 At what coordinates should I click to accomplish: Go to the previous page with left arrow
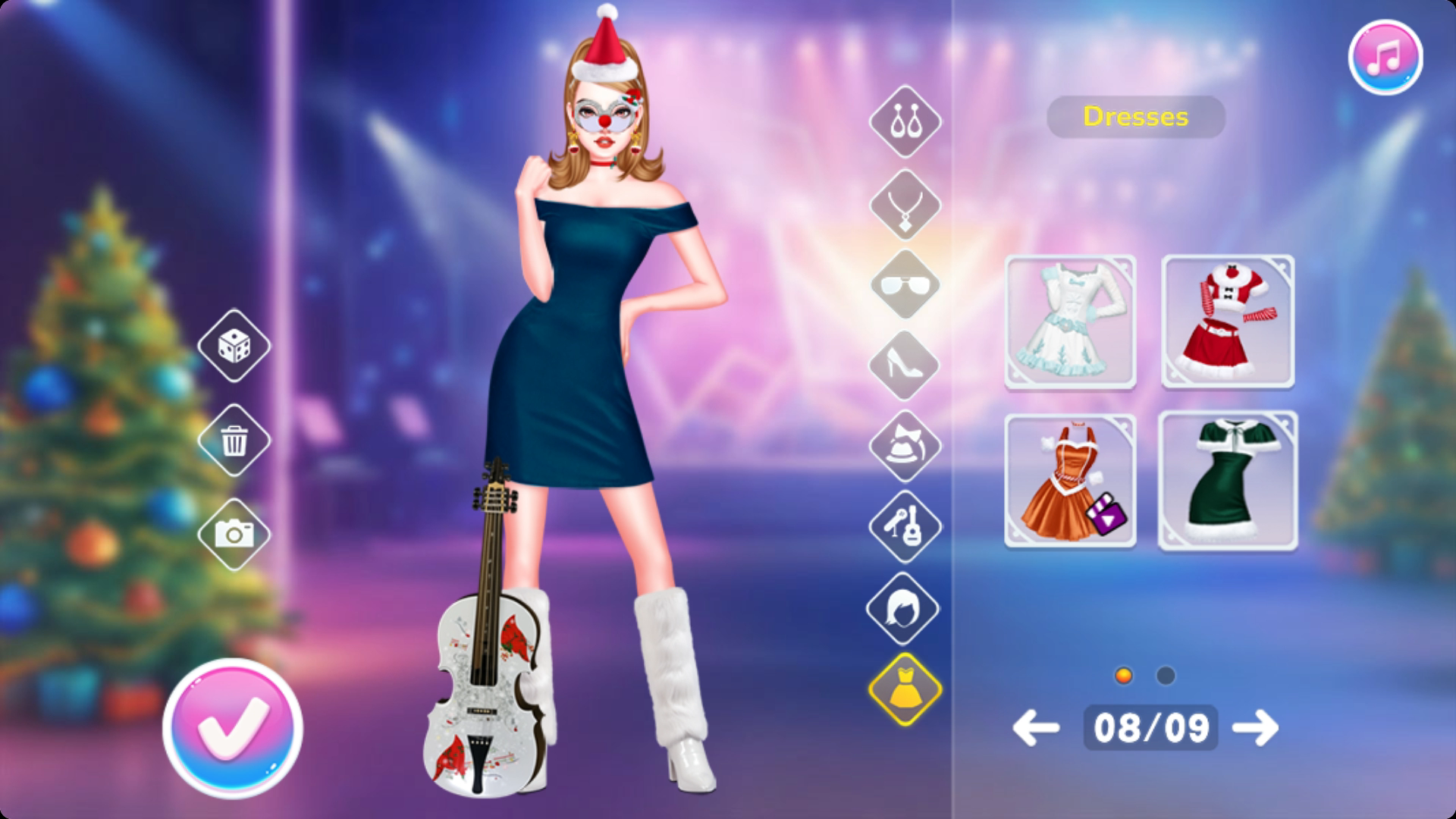(1036, 728)
